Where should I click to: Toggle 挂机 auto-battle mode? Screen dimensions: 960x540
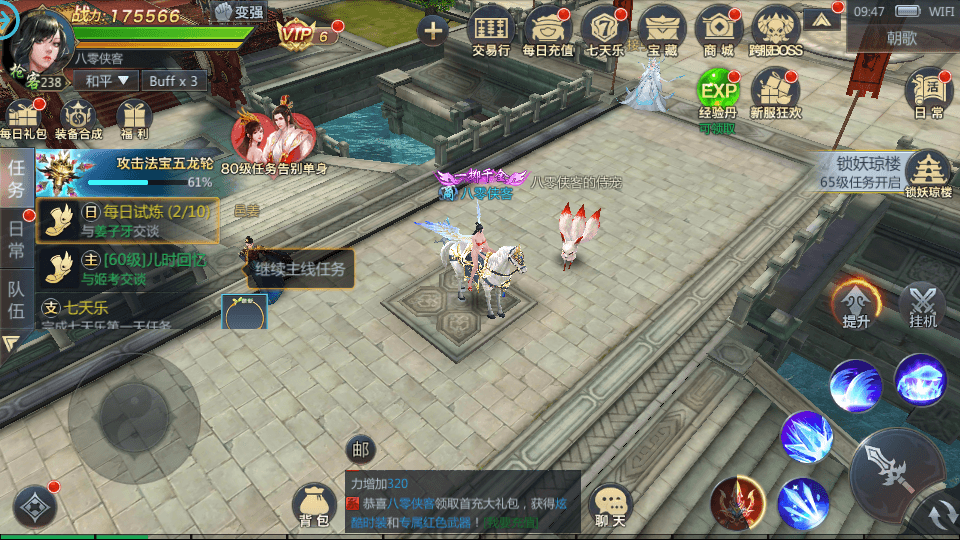[922, 307]
